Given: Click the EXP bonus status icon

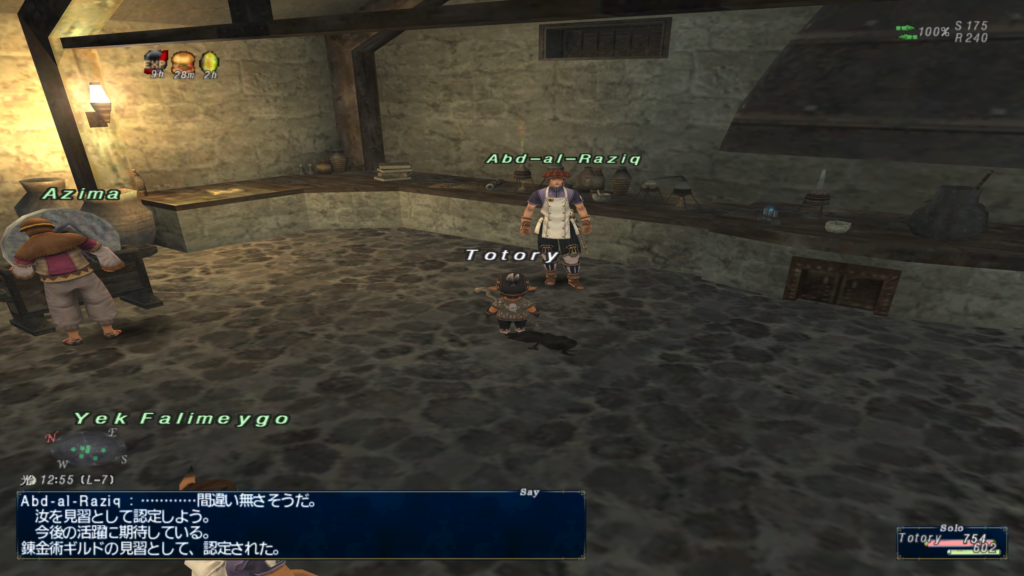Looking at the screenshot, I should click(x=156, y=61).
